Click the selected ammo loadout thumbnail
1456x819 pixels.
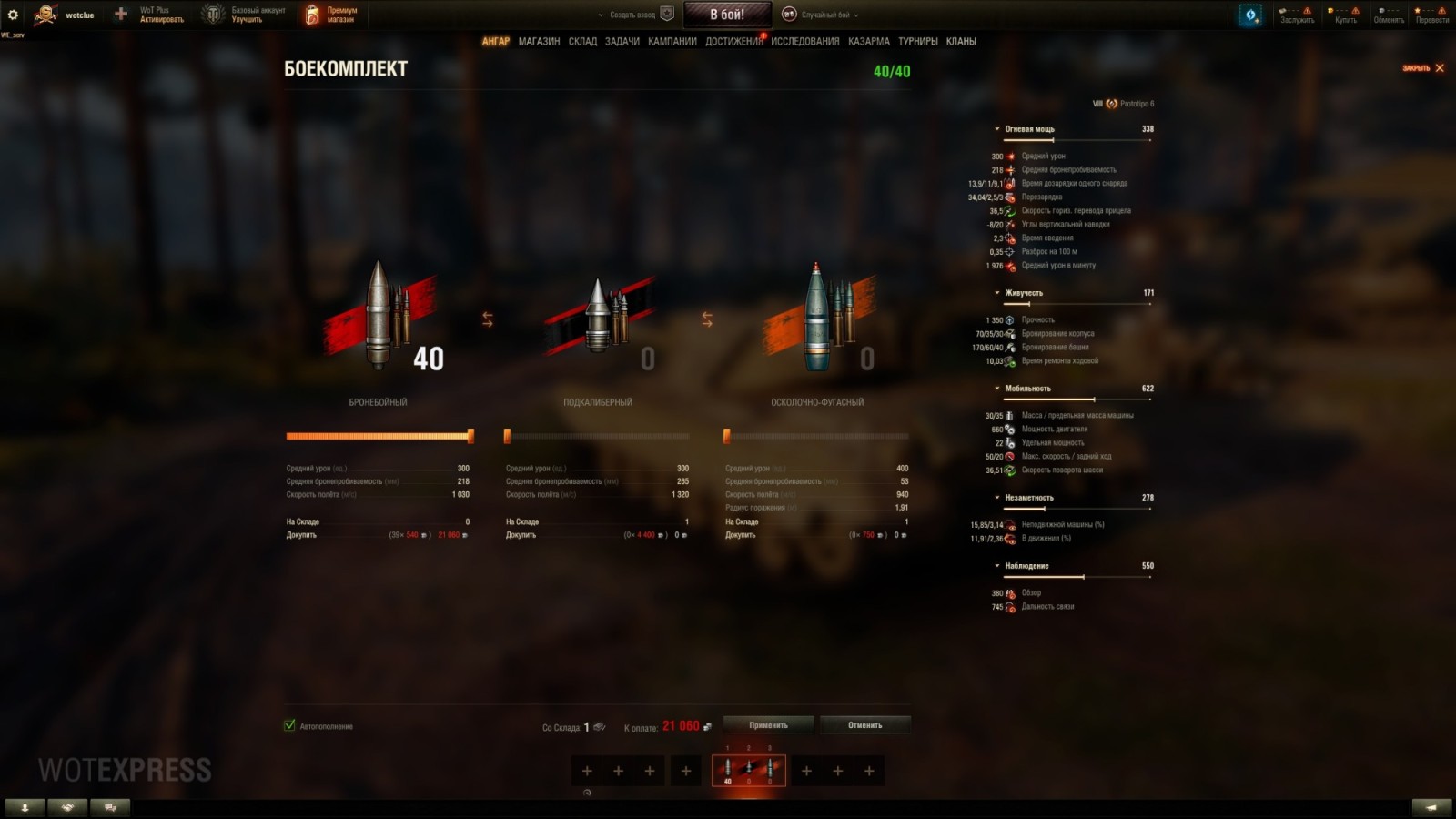748,769
